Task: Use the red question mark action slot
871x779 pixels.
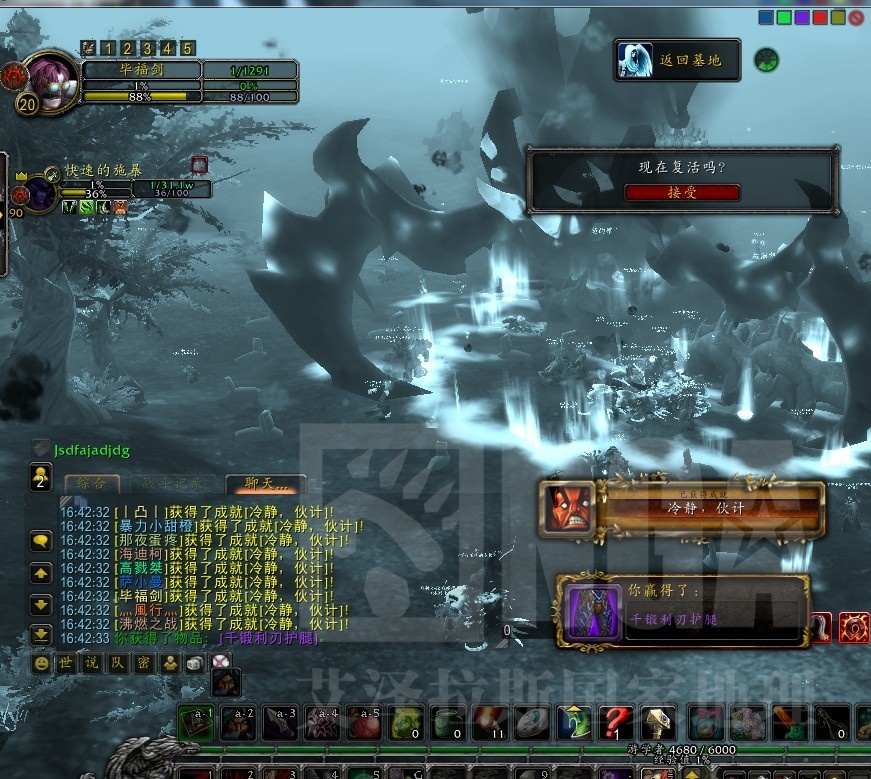Action: (x=619, y=723)
